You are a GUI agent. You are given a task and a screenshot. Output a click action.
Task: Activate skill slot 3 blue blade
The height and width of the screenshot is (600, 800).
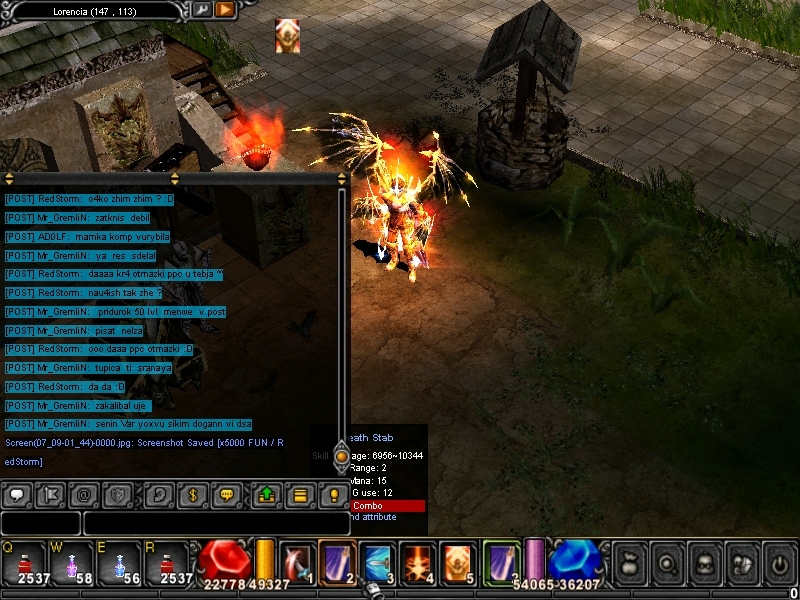[377, 562]
